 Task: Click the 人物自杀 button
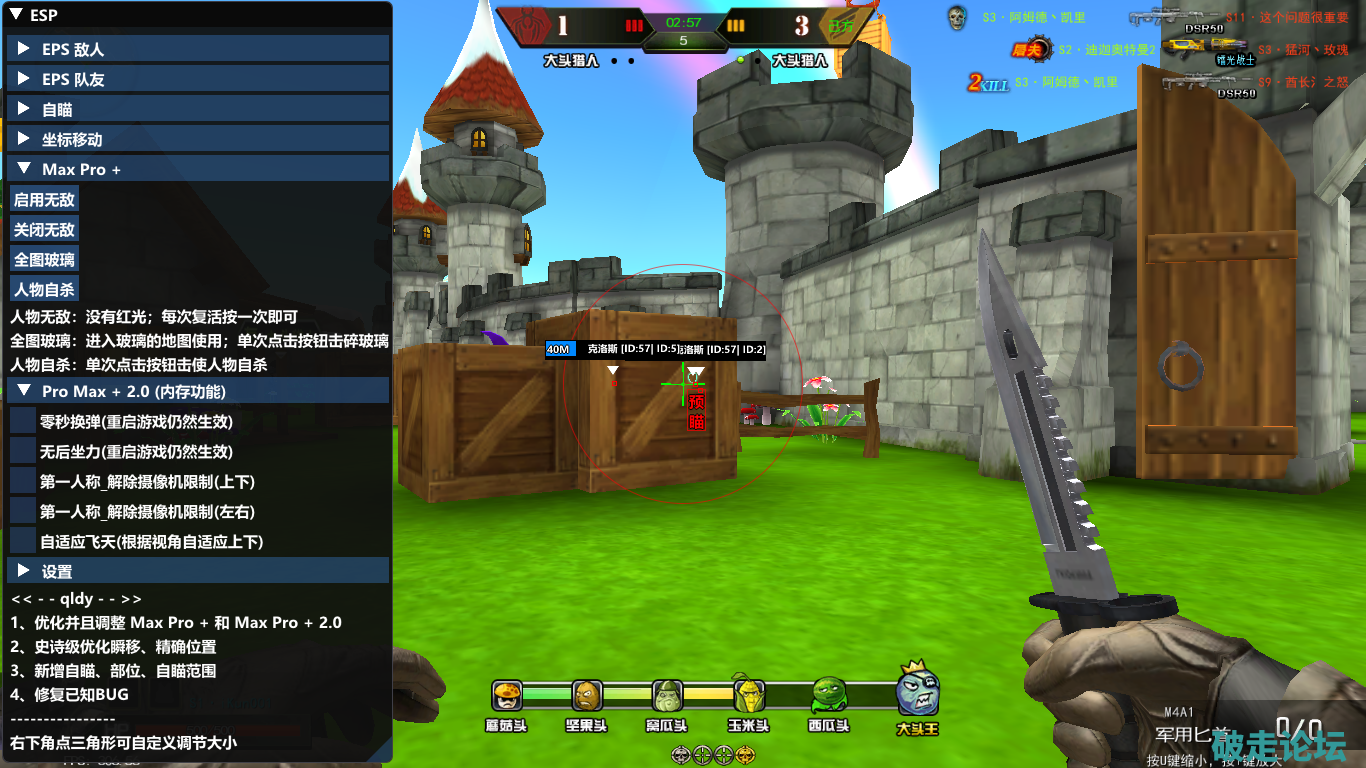(x=44, y=290)
